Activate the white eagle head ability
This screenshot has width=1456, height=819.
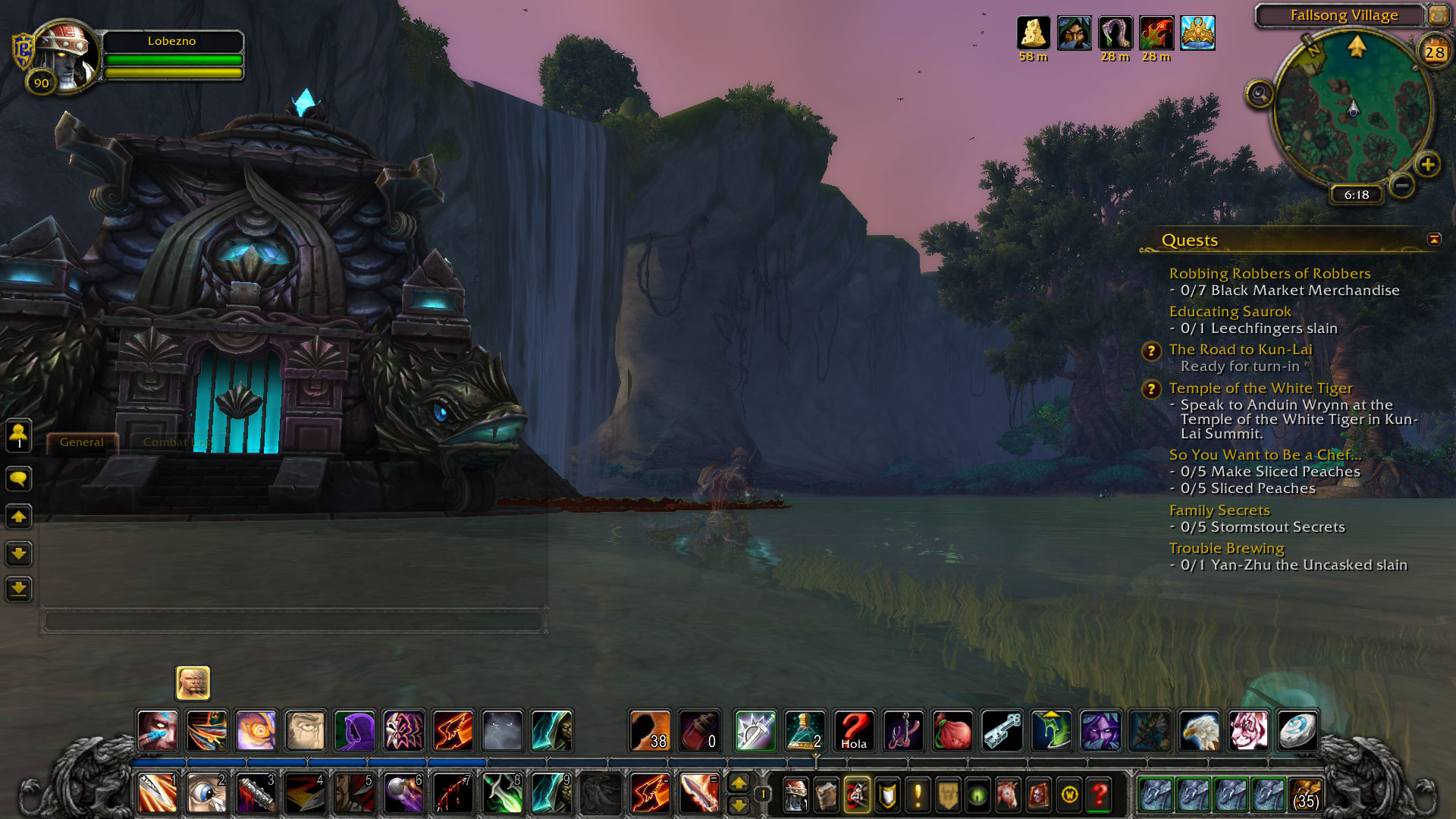(x=1200, y=731)
